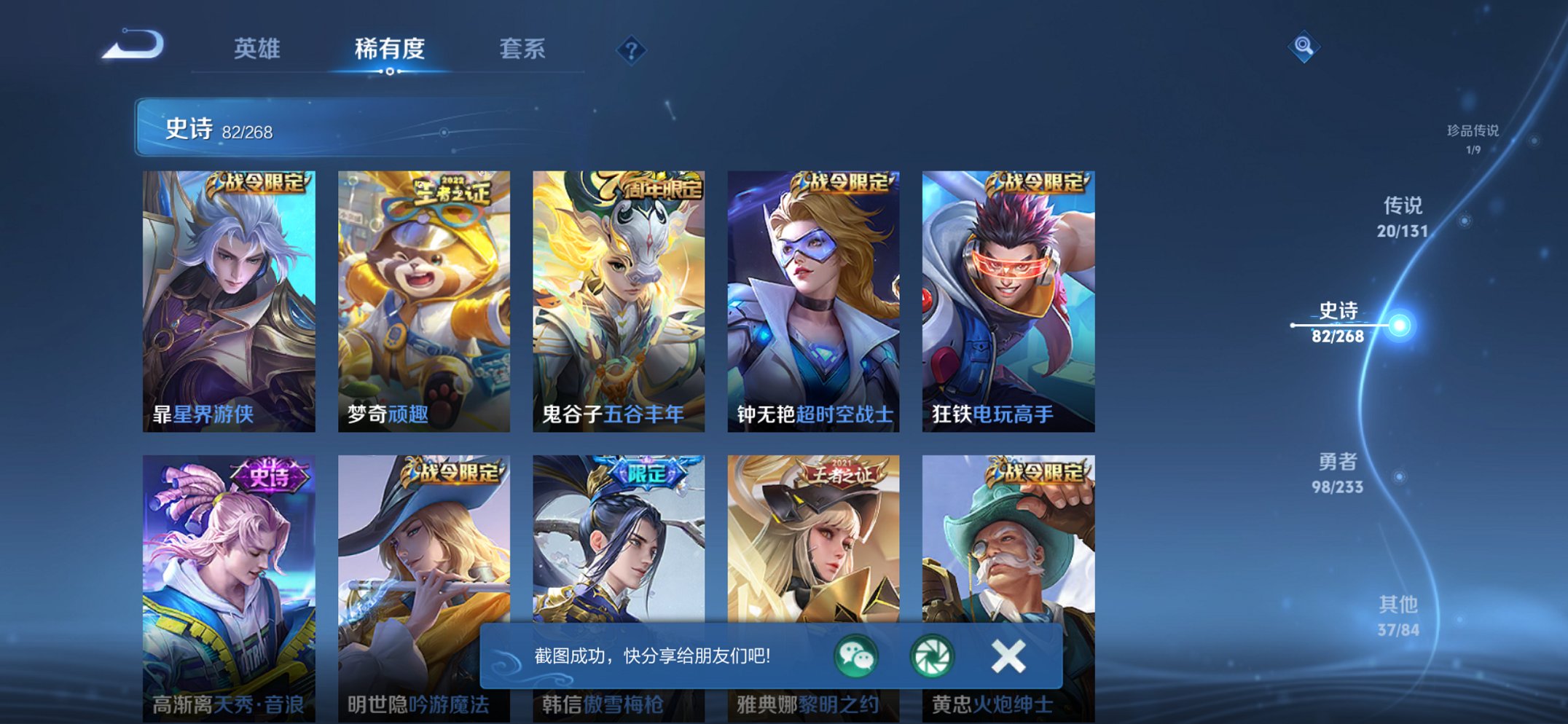
Task: Switch to the 套系 tab
Action: click(x=523, y=48)
